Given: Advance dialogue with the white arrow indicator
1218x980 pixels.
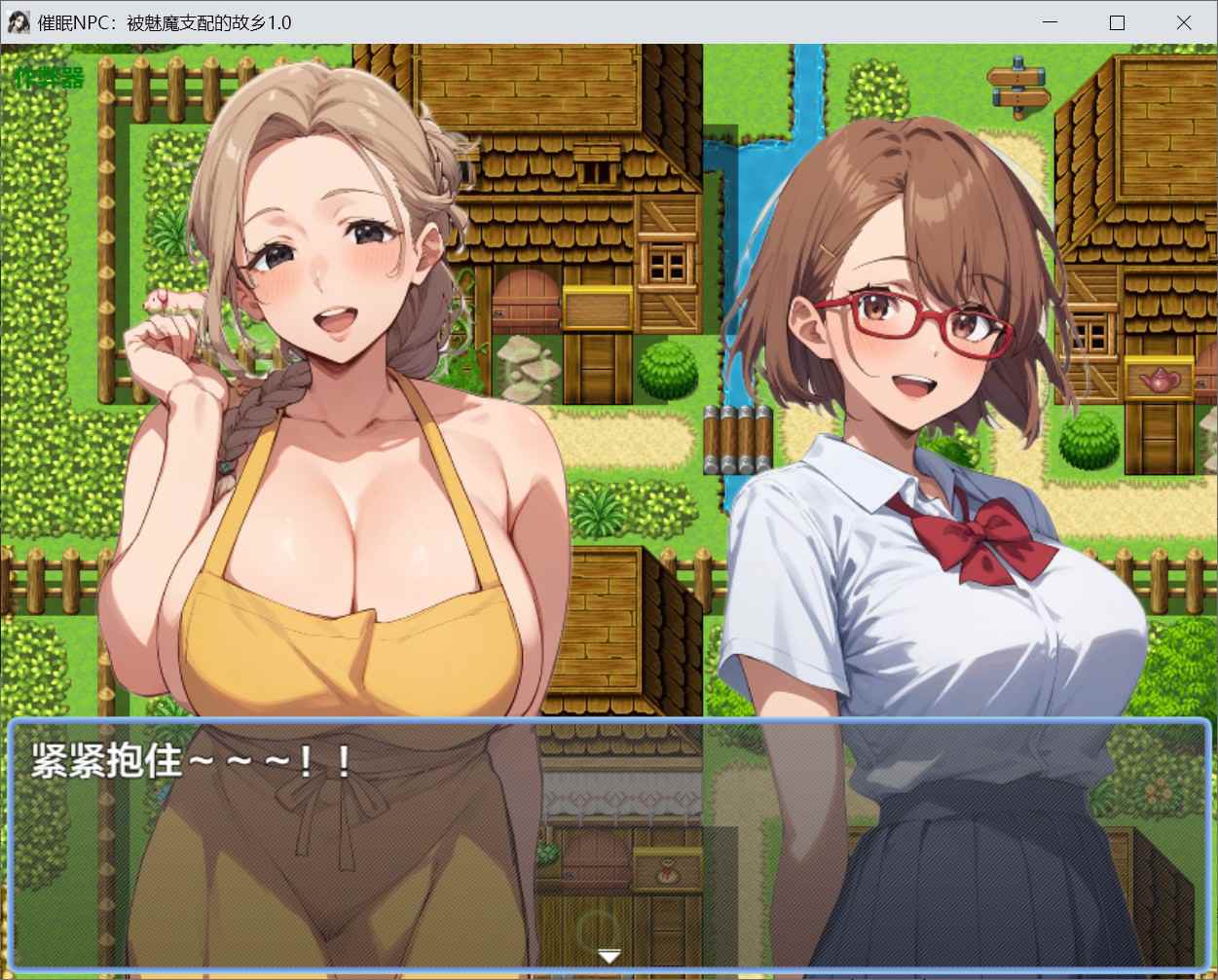Looking at the screenshot, I should coord(609,956).
